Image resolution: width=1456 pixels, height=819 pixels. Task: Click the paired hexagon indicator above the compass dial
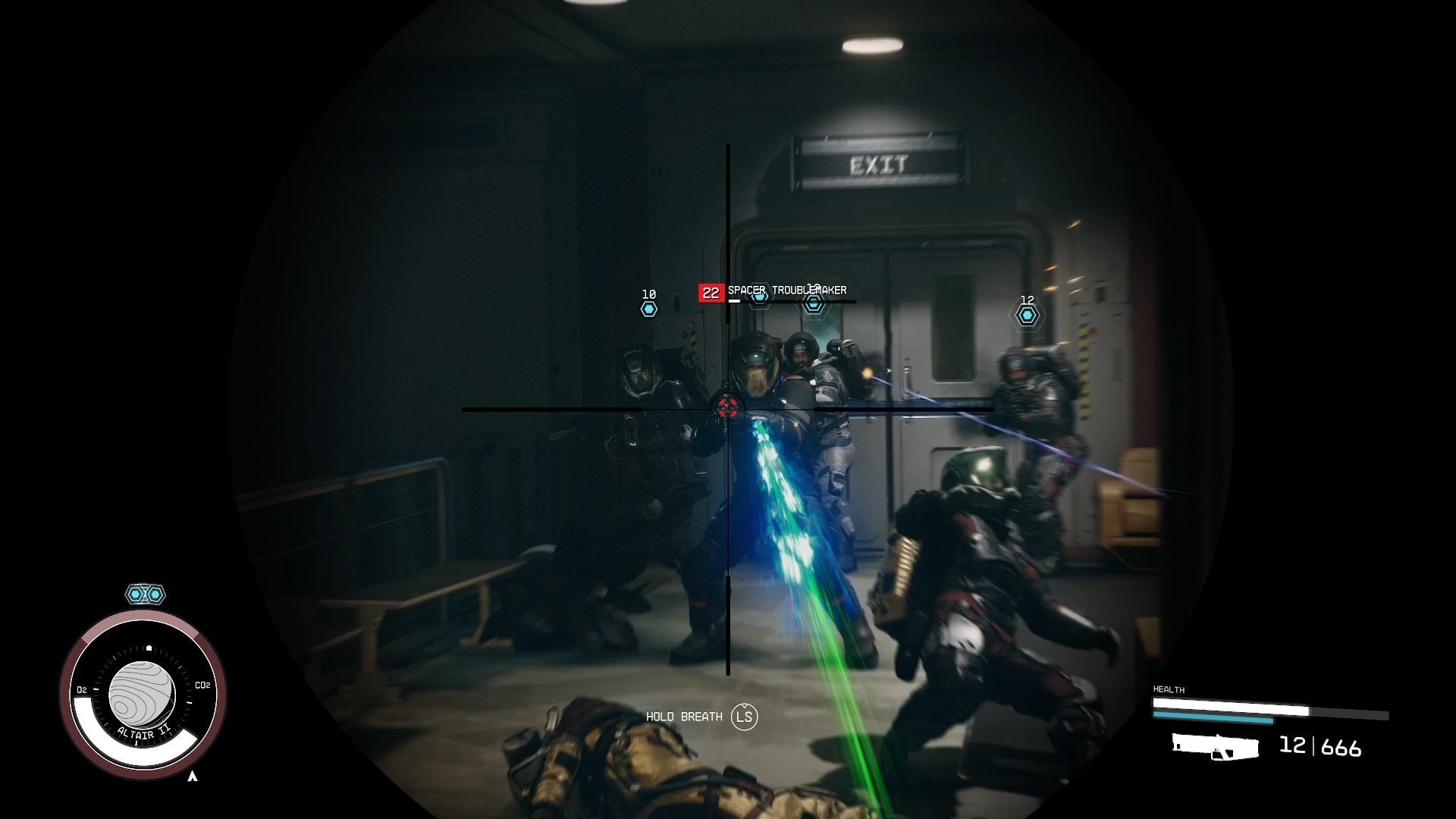pos(145,595)
